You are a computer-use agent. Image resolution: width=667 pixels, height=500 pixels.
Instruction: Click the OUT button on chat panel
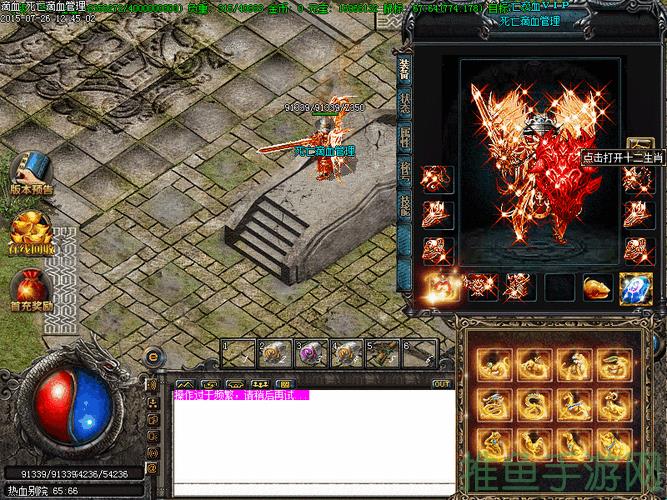(441, 383)
